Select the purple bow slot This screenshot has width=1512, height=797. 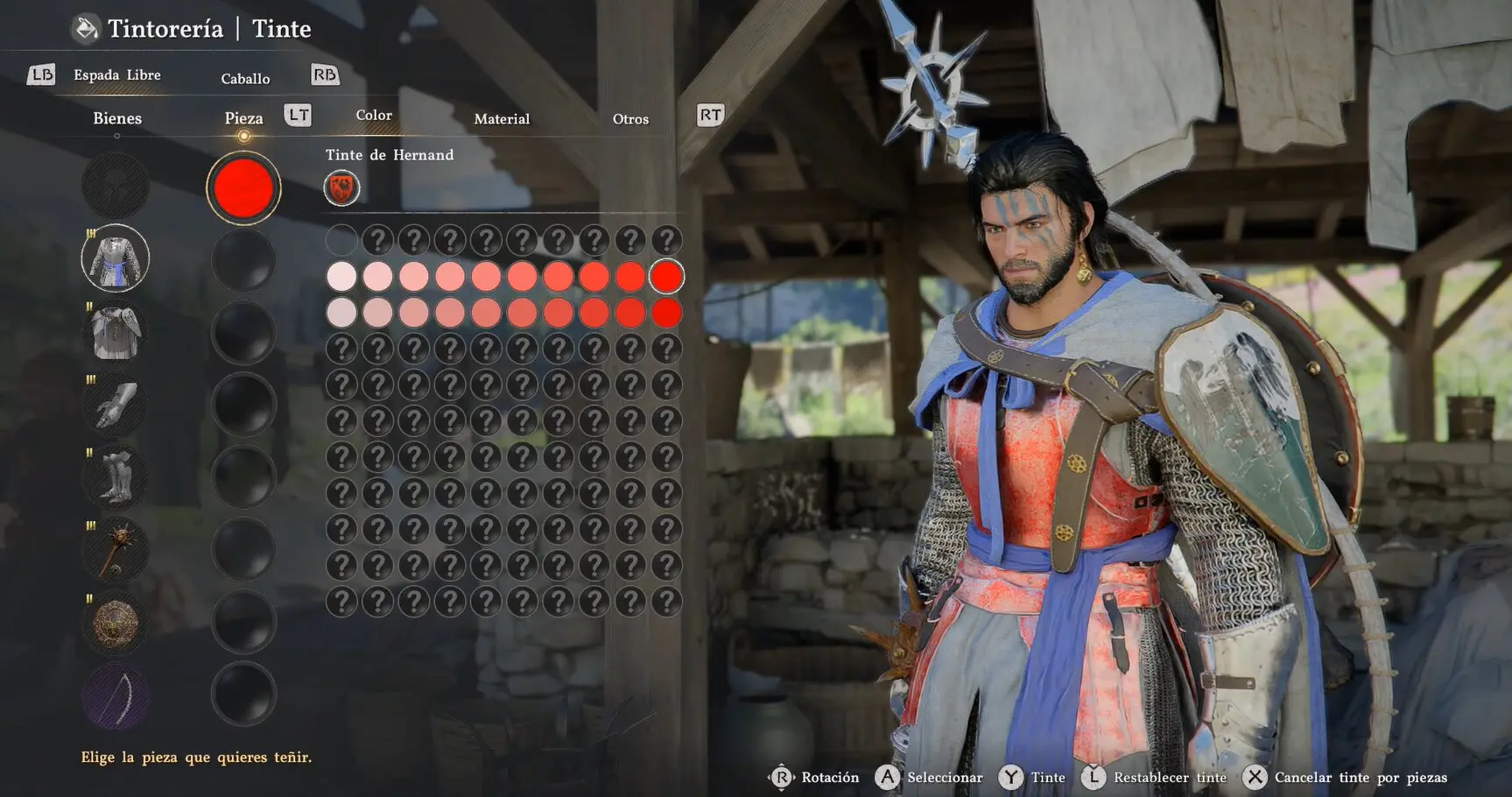pyautogui.click(x=116, y=696)
